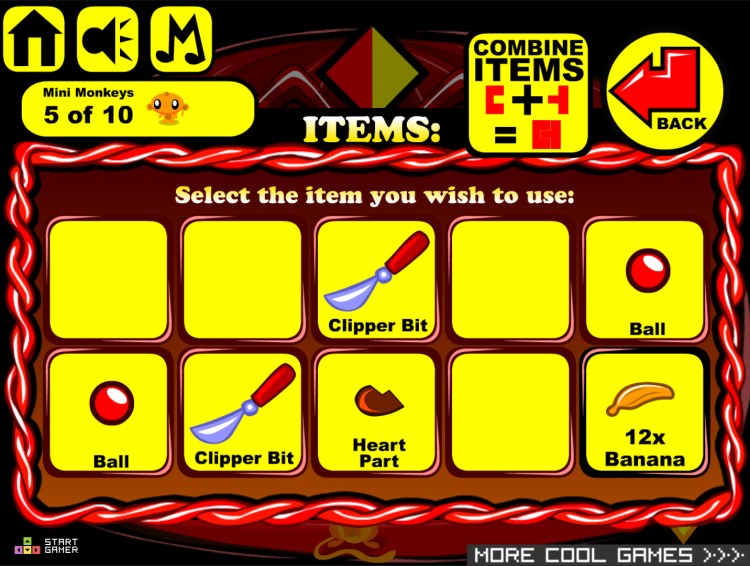Toggle the sound effects speaker
Viewport: 750px width, 566px height.
click(108, 40)
